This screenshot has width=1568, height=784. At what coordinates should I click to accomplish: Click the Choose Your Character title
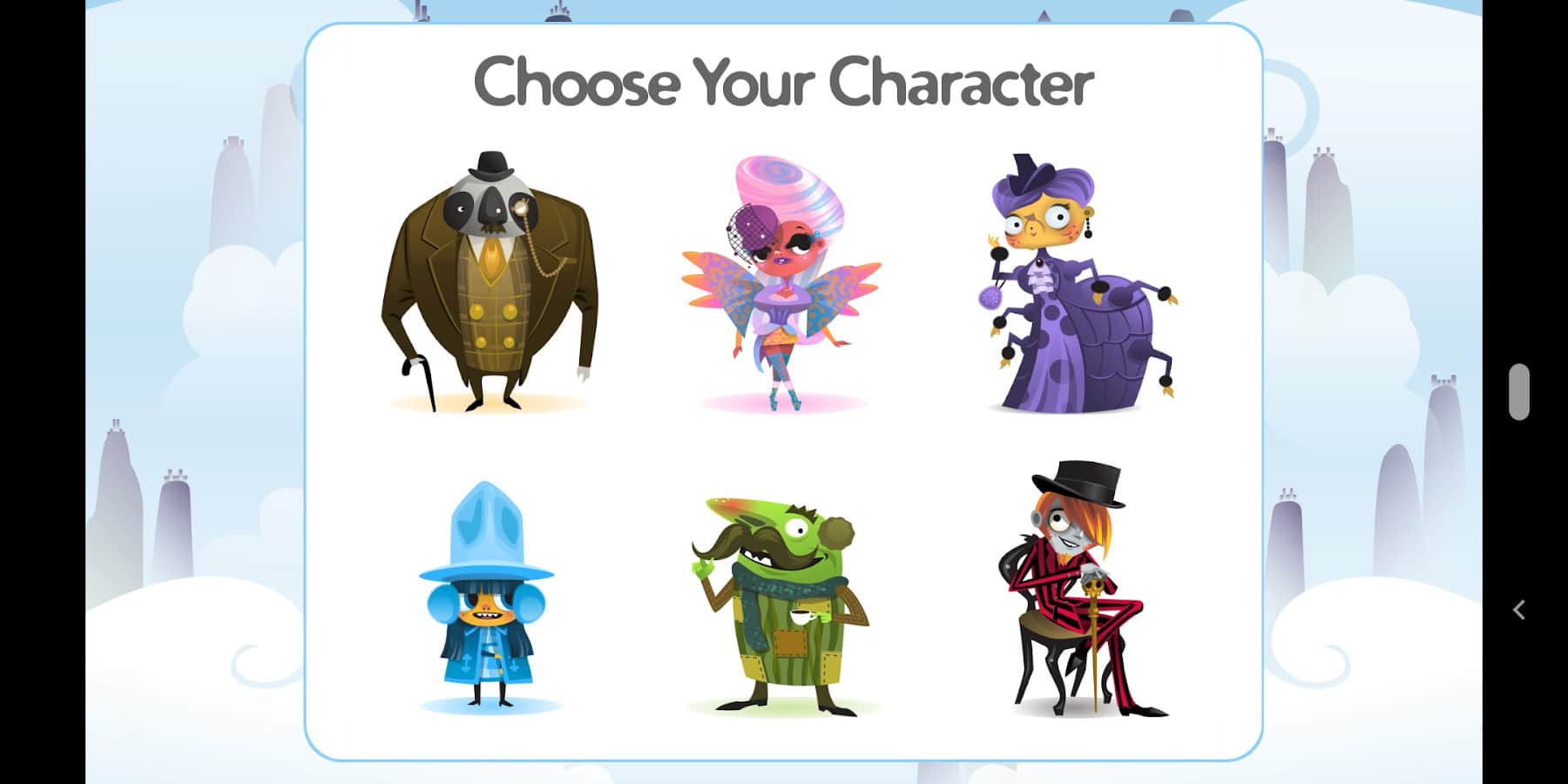[782, 84]
